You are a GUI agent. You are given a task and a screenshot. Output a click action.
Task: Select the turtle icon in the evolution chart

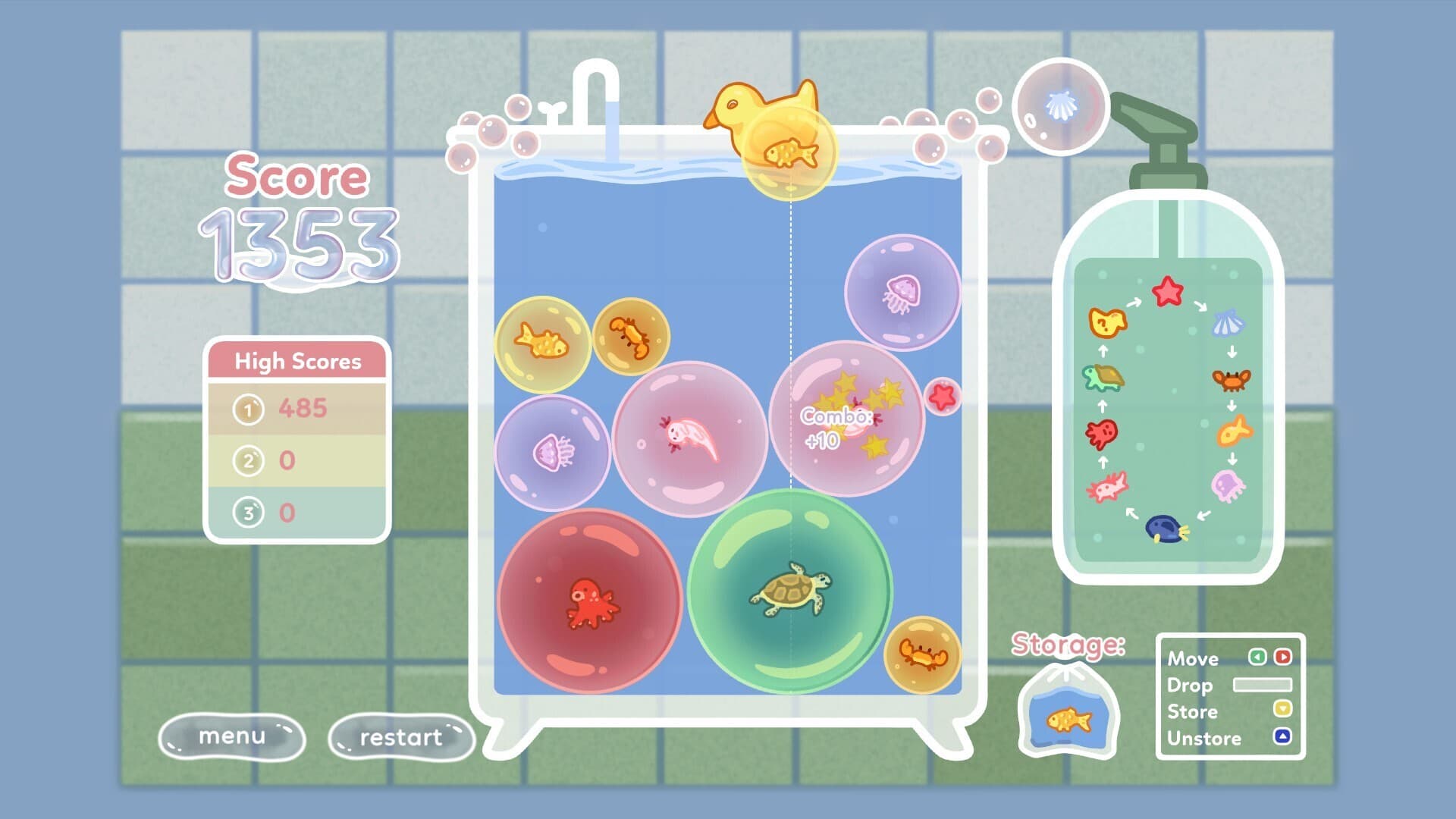[x=1104, y=377]
